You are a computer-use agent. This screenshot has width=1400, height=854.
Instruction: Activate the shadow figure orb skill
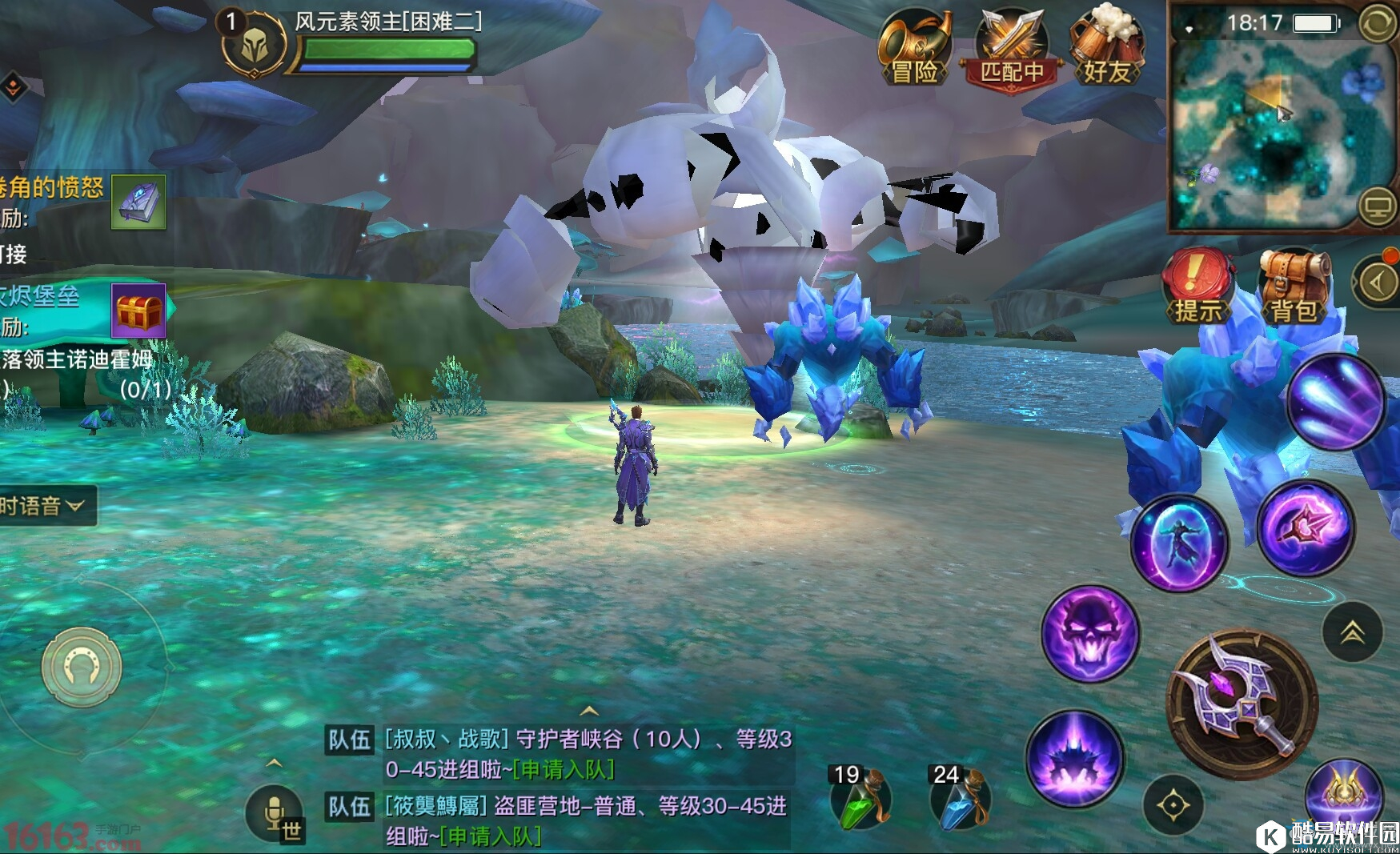[x=1178, y=544]
